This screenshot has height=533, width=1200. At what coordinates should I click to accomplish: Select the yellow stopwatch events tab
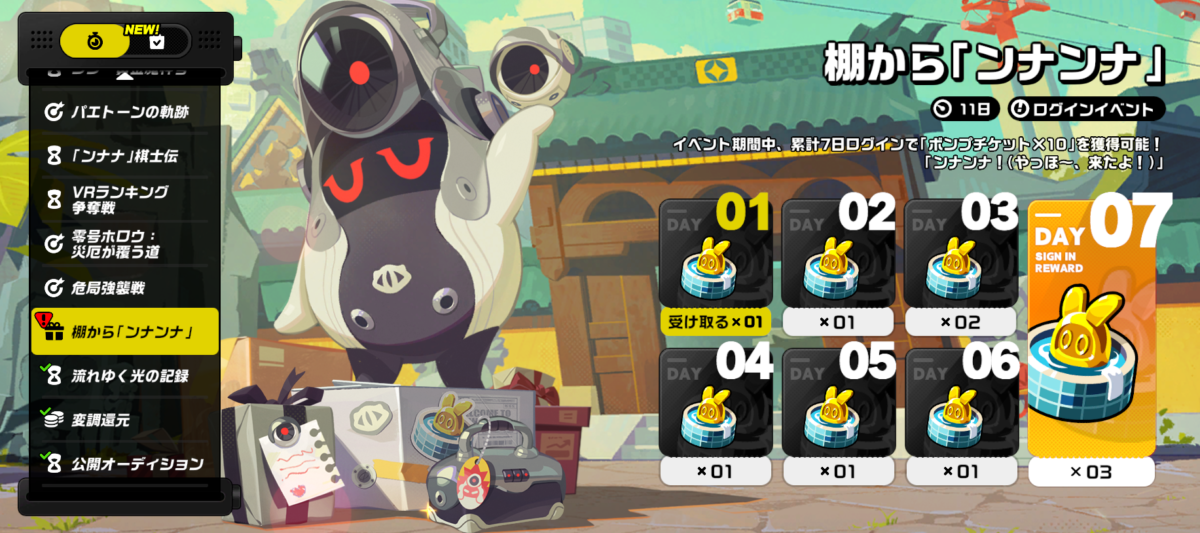[x=94, y=41]
